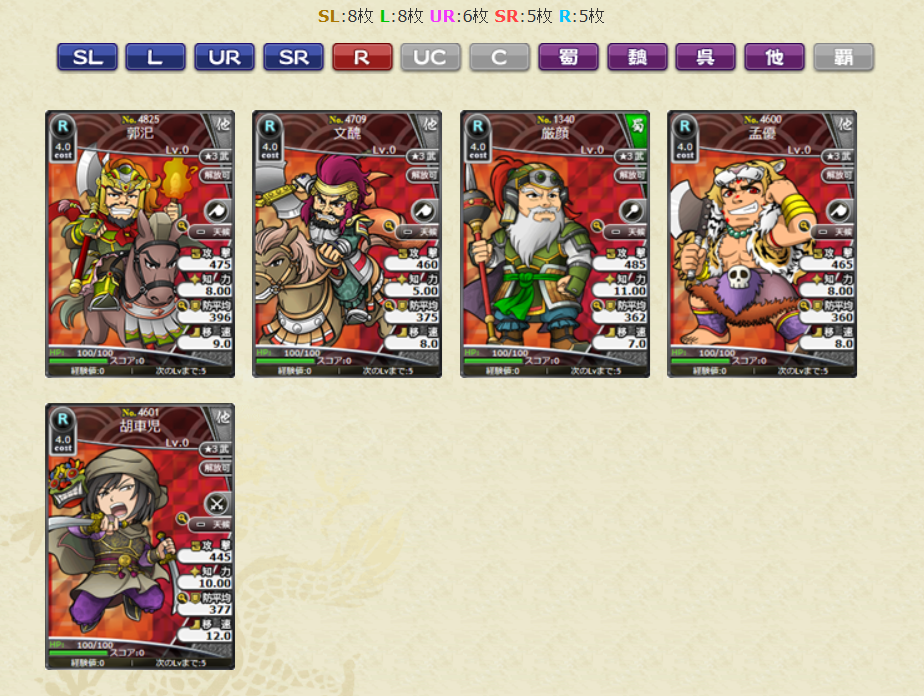Filter cards by L rarity
This screenshot has height=696, width=924.
coord(155,58)
